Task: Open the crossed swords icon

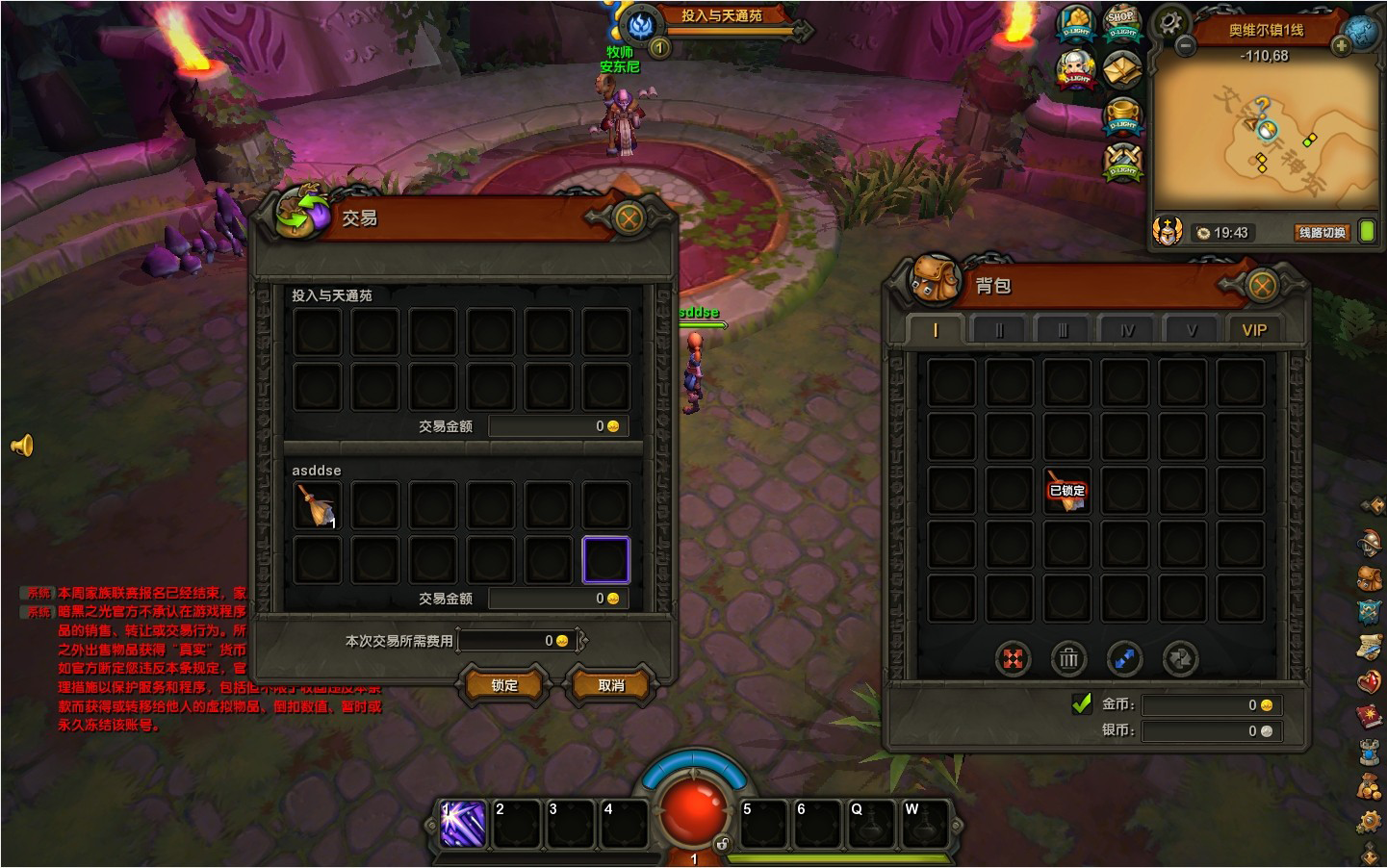Action: tap(1122, 161)
